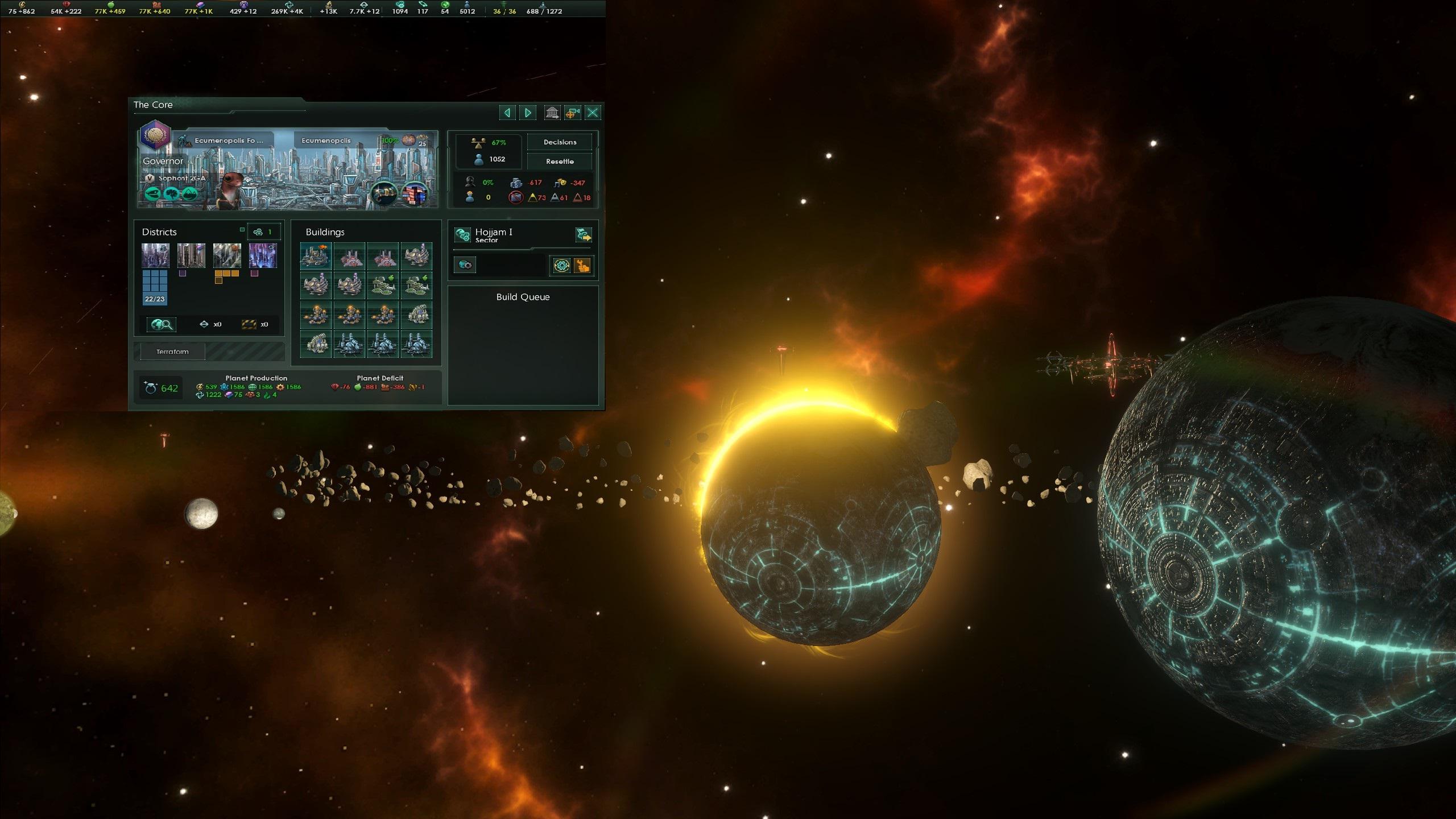Select the City District thumbnail
1456x819 pixels.
[156, 257]
